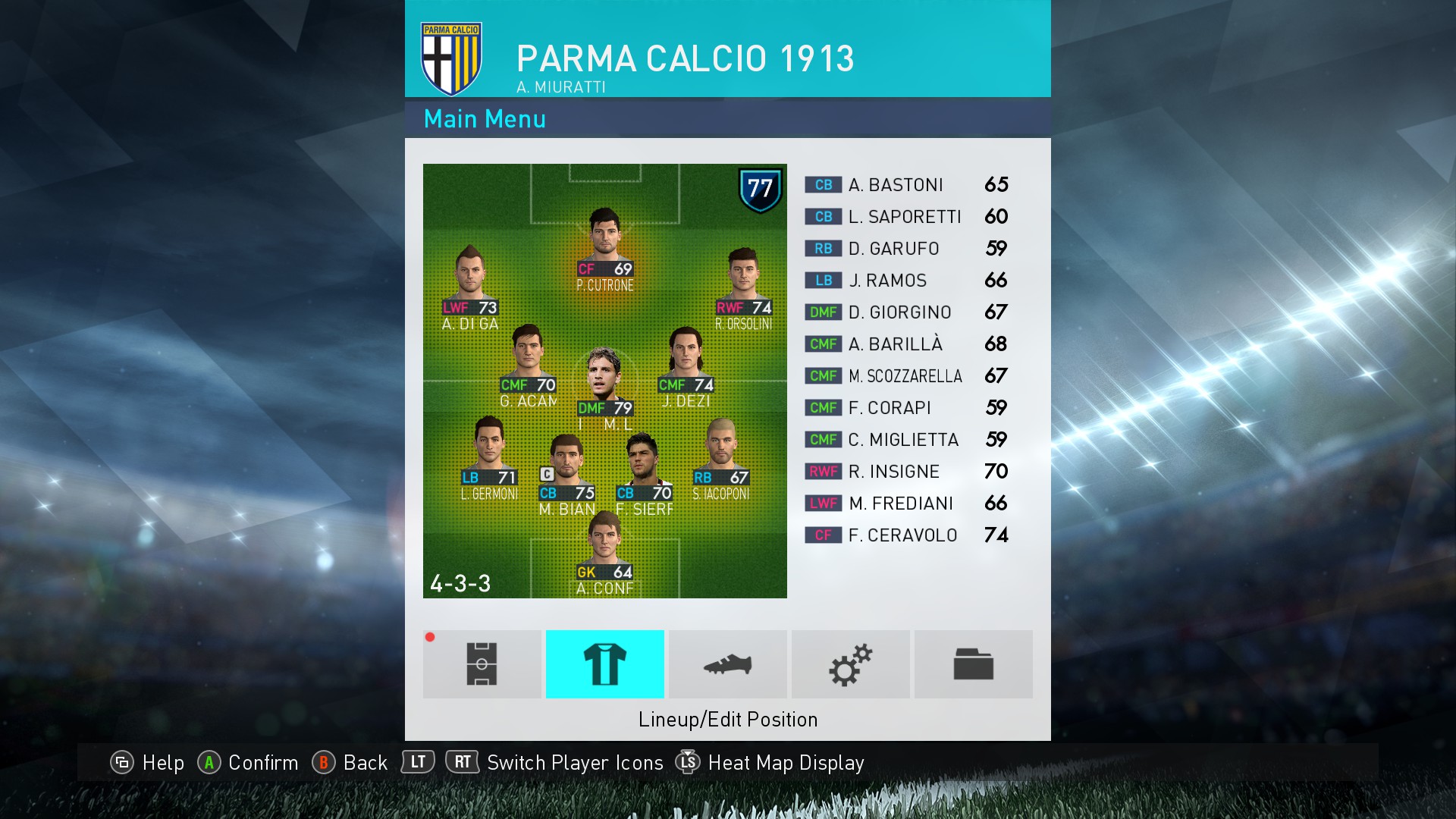This screenshot has height=819, width=1456.
Task: Select striker P. Cutrone on the pitch
Action: 604,243
